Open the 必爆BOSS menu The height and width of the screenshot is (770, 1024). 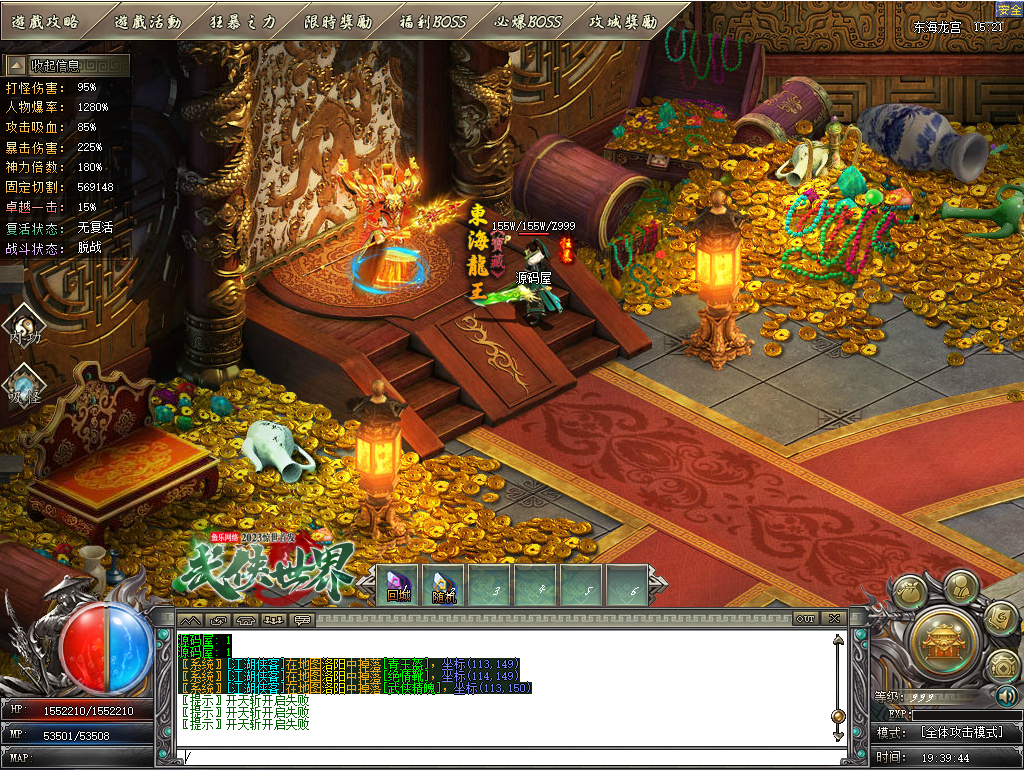tap(528, 21)
